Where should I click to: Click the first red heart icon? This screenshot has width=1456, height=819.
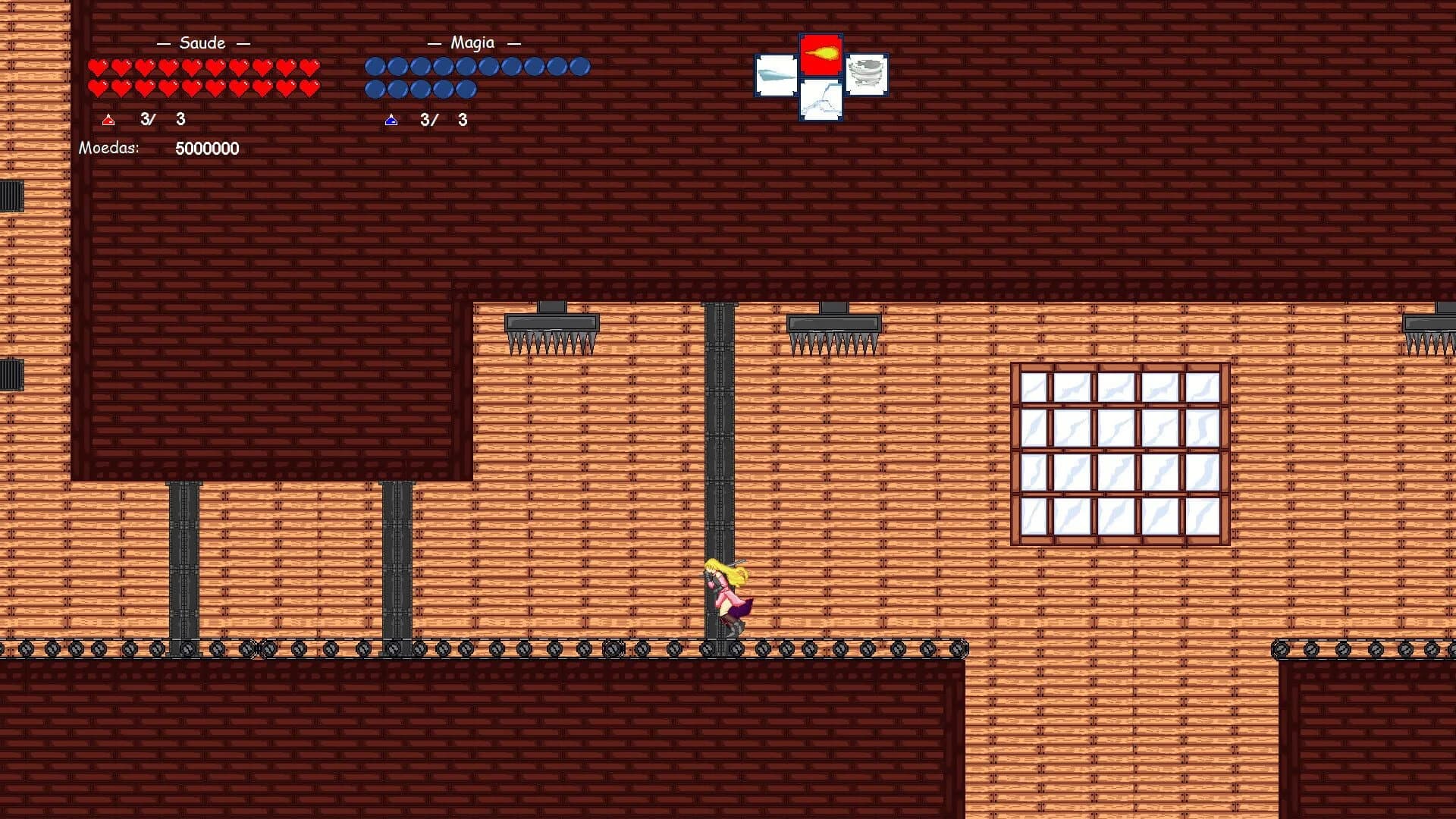click(x=97, y=67)
